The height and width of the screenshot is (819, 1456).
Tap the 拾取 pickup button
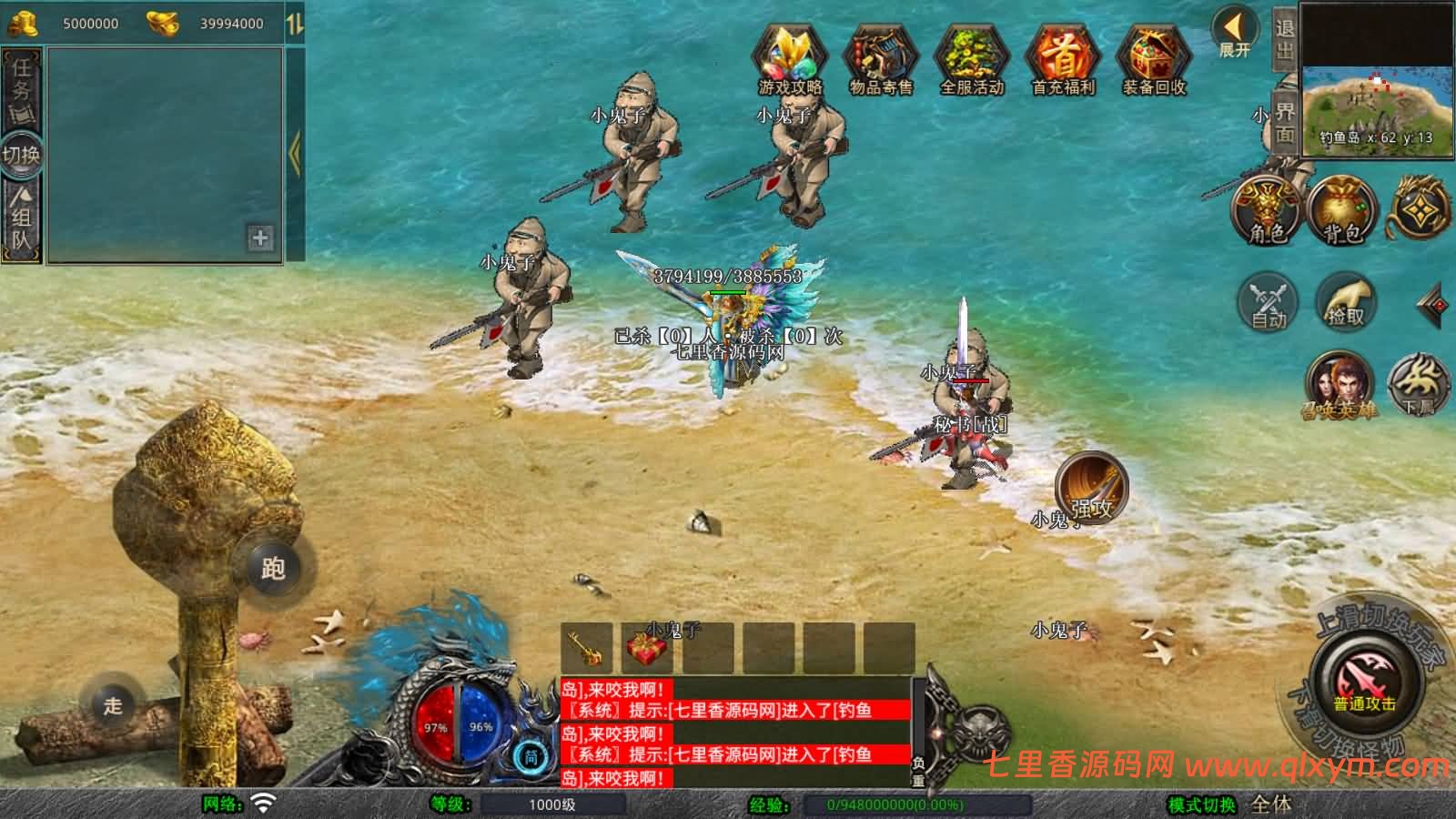click(1345, 301)
